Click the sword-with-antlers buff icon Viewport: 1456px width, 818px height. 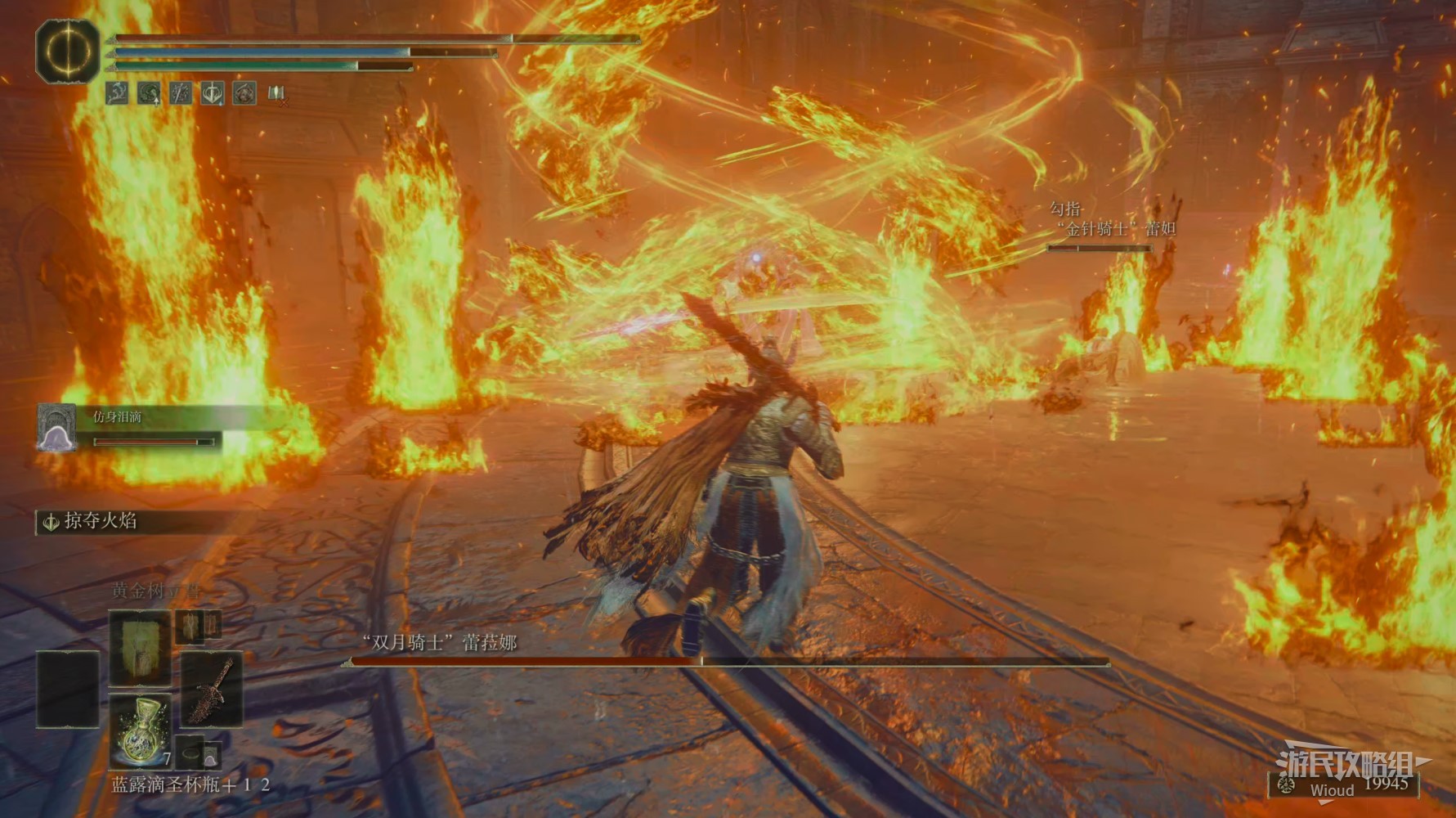click(x=213, y=93)
